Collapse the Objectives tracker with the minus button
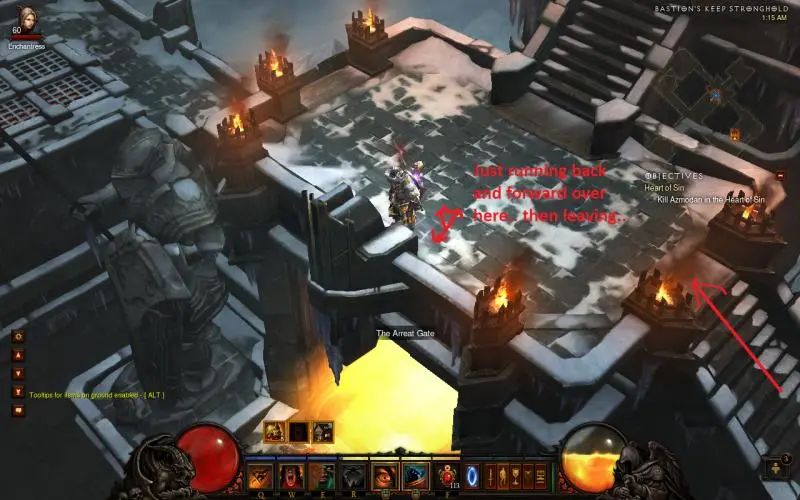The height and width of the screenshot is (500, 800). 781,175
